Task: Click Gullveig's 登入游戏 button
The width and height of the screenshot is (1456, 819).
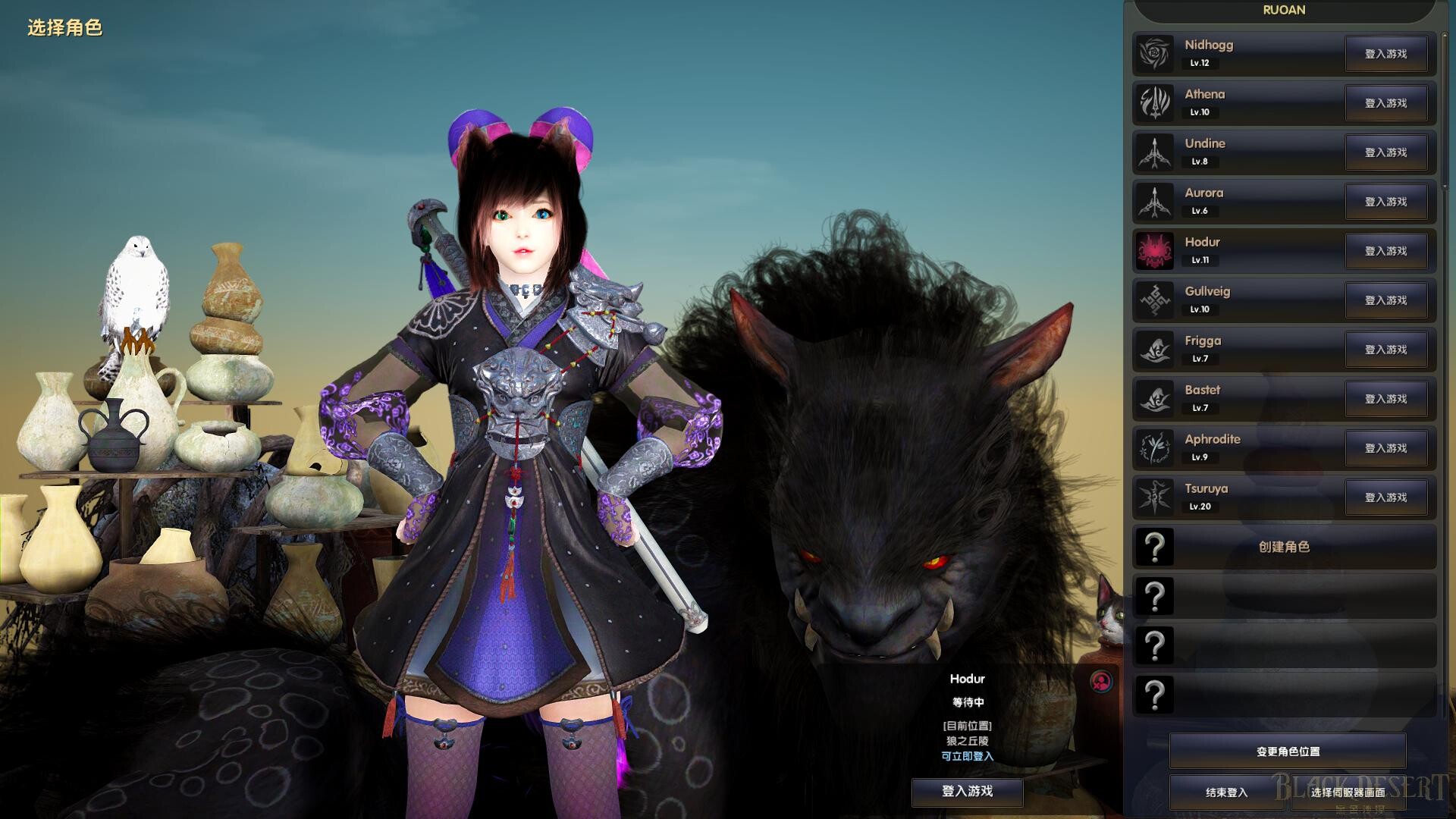Action: pyautogui.click(x=1385, y=300)
